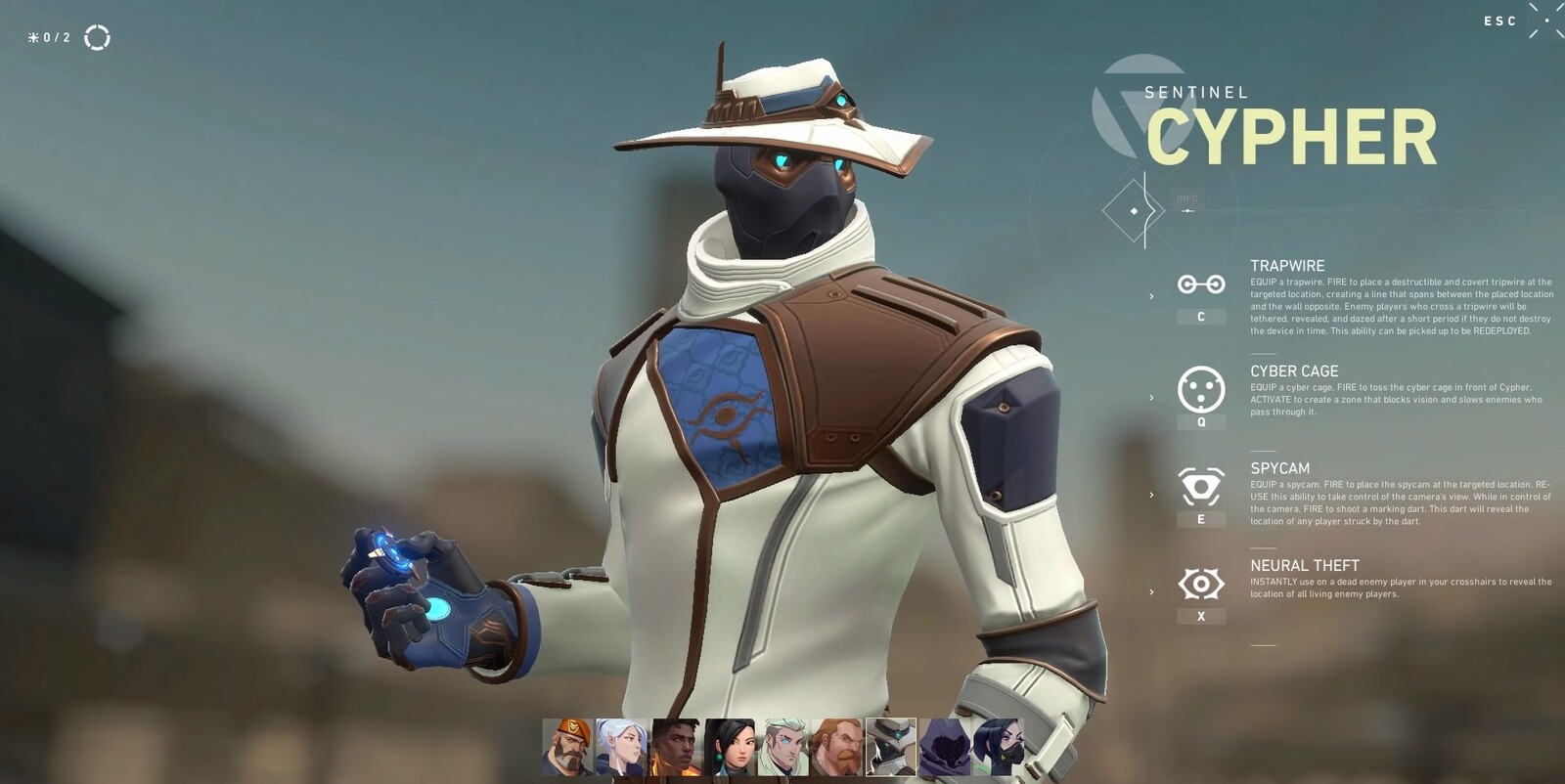Viewport: 1565px width, 784px height.
Task: Select the Cyber Cage ability icon
Action: pos(1199,391)
